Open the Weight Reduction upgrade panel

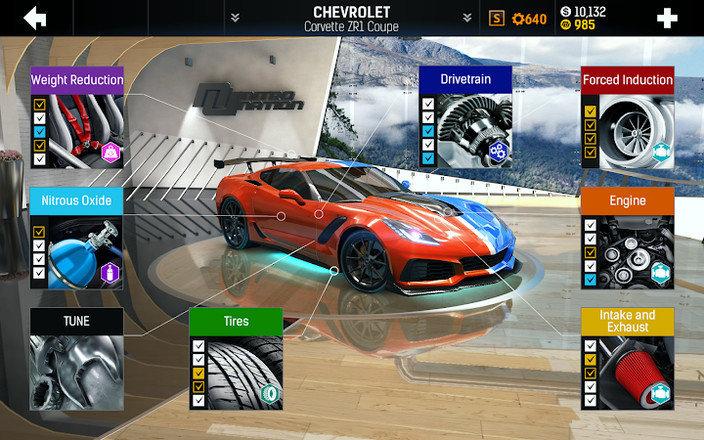[77, 117]
